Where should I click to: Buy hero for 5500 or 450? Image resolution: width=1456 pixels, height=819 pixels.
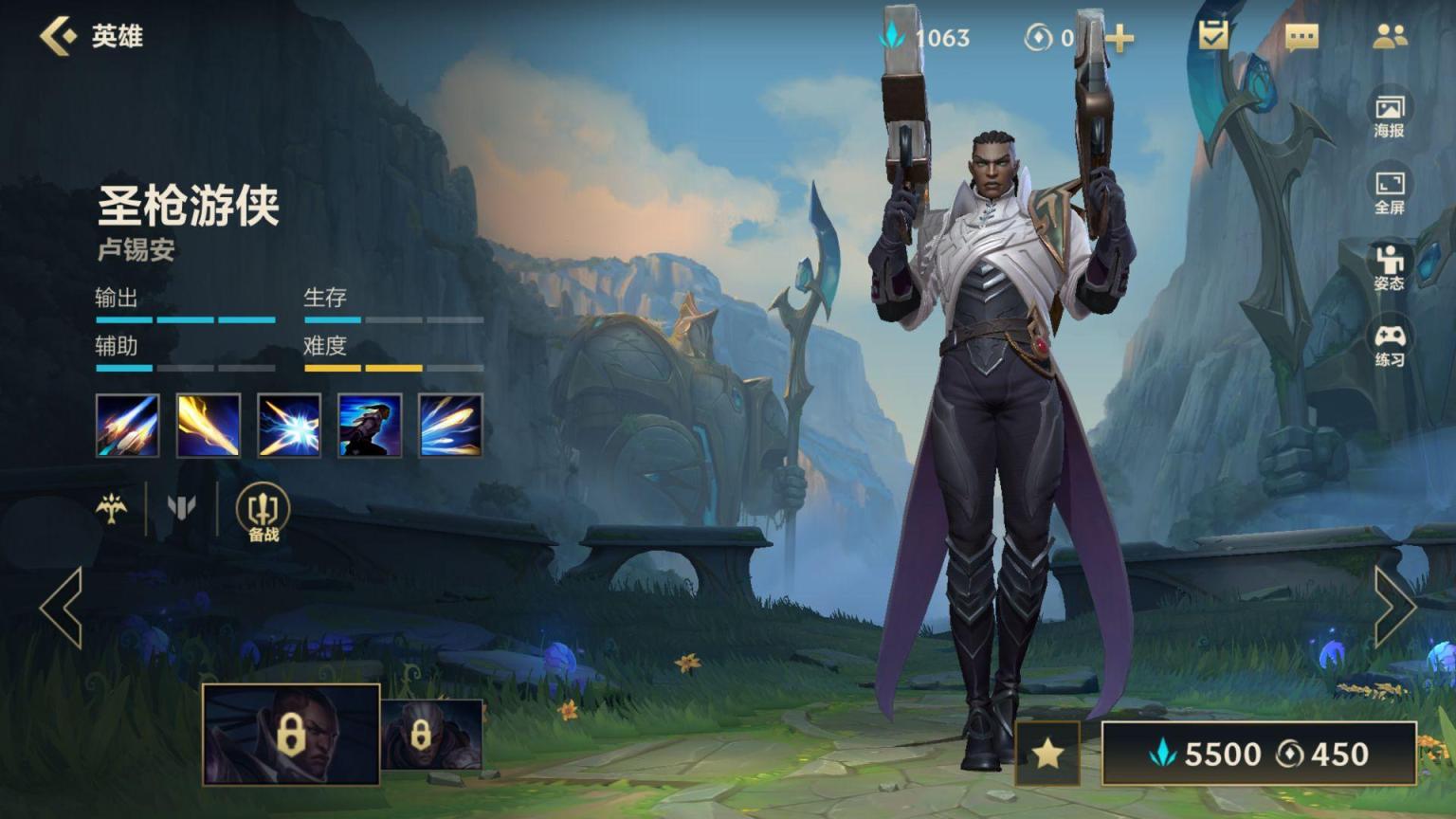click(x=1258, y=754)
